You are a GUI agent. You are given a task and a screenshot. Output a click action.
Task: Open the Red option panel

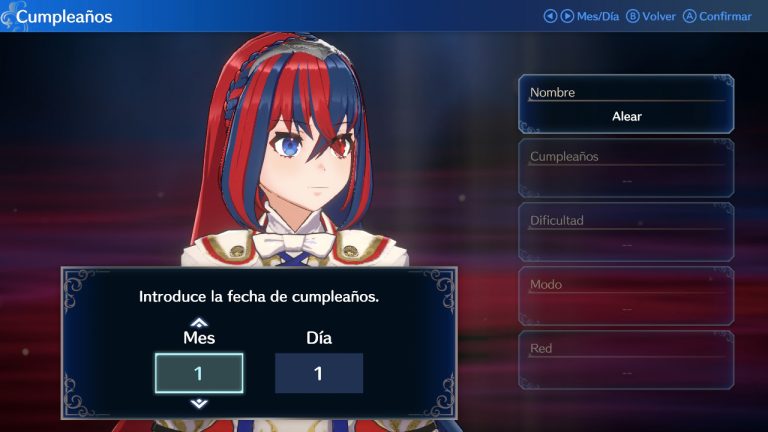626,360
